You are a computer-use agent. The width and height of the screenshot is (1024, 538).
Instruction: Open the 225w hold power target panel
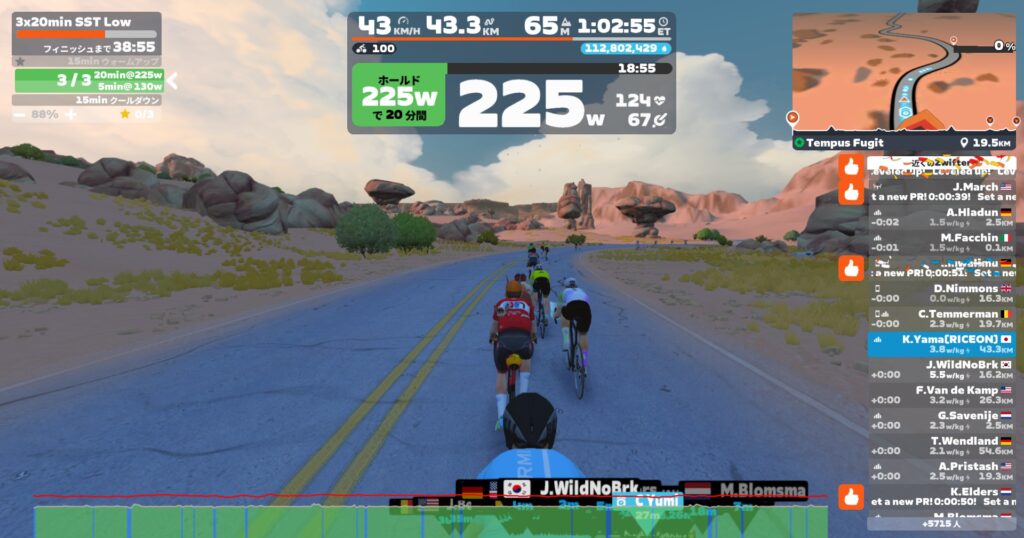(398, 98)
